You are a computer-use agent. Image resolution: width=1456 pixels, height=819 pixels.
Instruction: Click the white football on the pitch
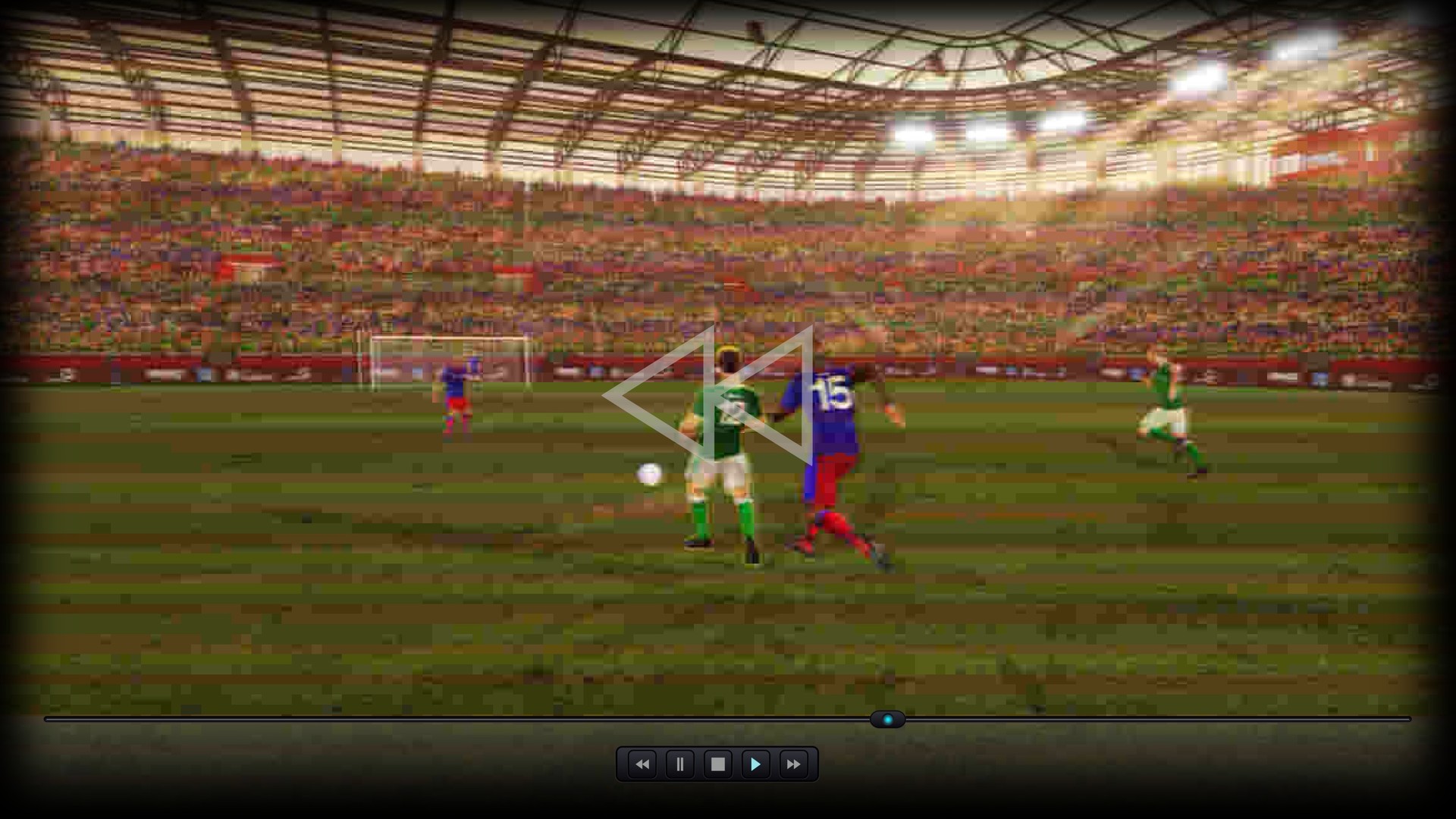point(648,472)
